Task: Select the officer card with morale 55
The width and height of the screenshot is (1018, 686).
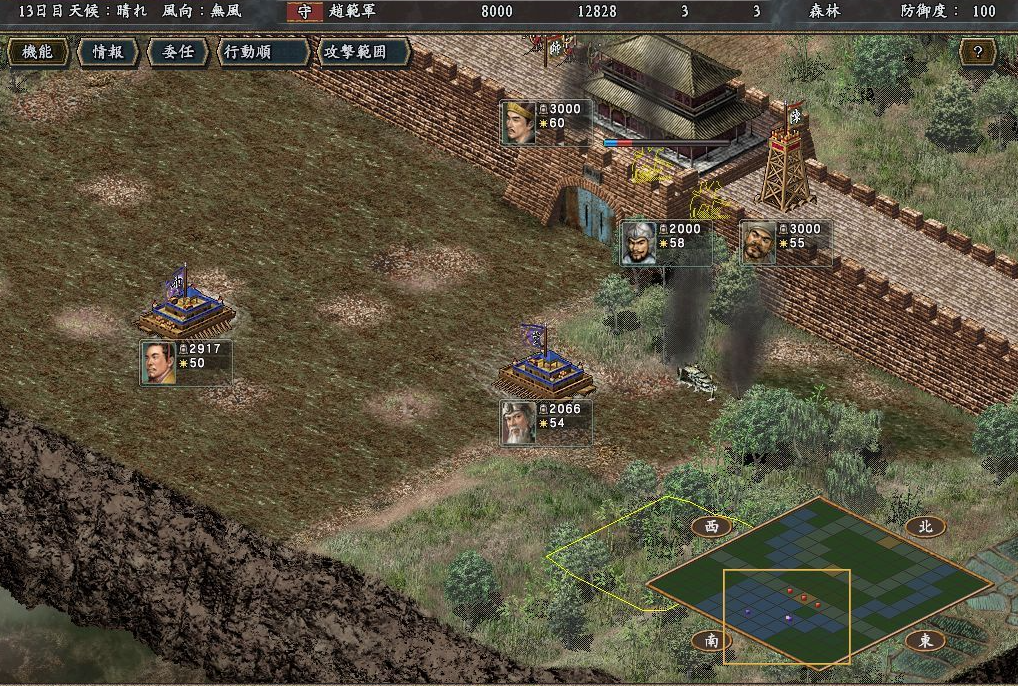Action: (786, 243)
